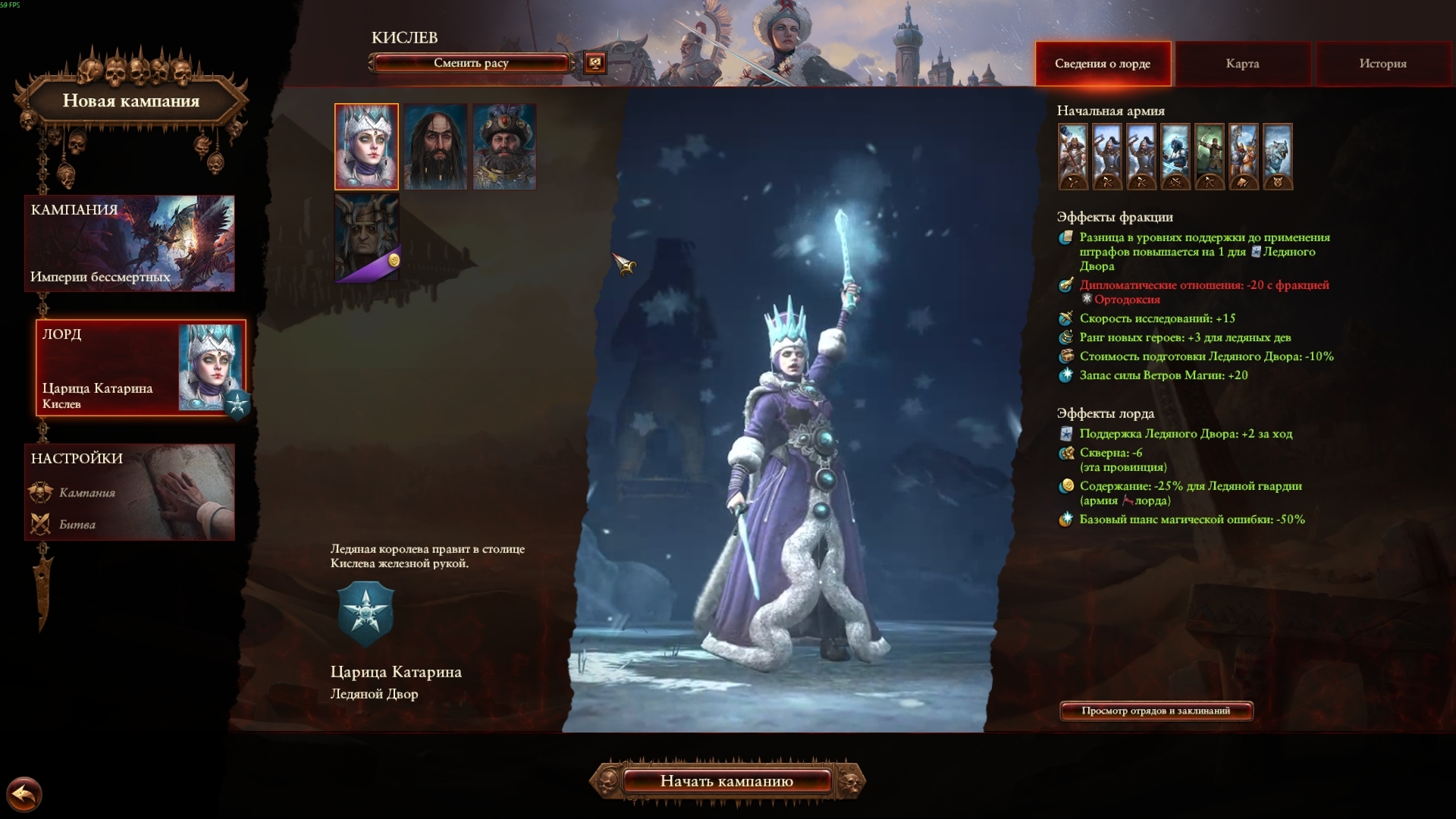Click the skull icon beside race button
This screenshot has height=819, width=1456.
pyautogui.click(x=595, y=63)
